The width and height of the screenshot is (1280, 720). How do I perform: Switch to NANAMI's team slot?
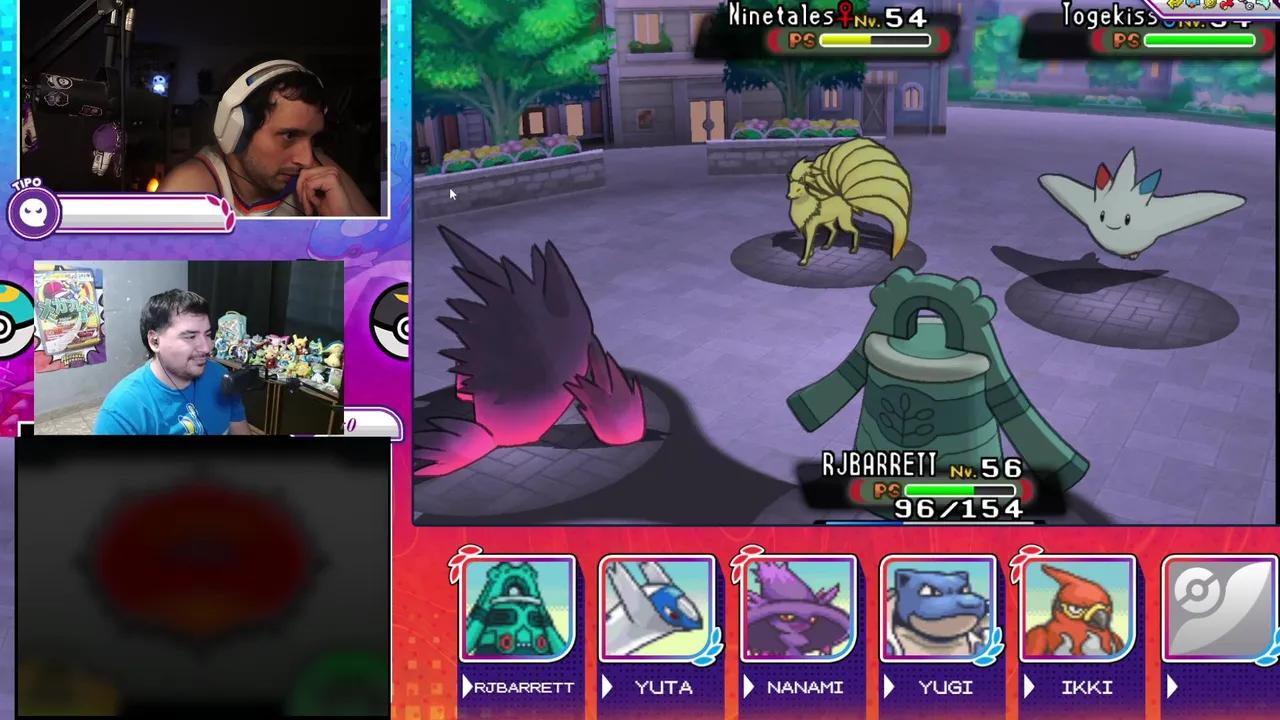[797, 610]
